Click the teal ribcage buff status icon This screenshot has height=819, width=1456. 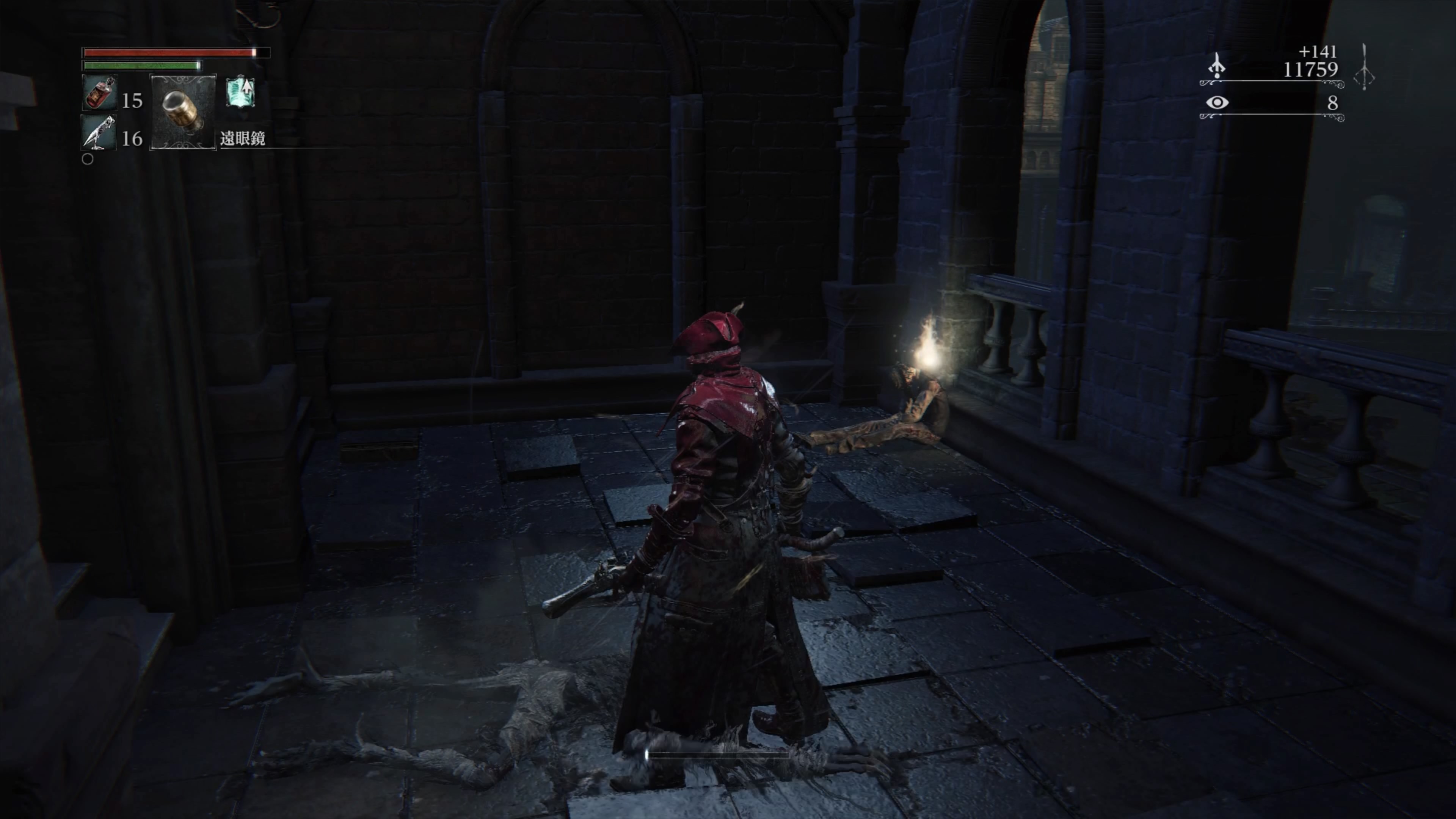pyautogui.click(x=240, y=93)
